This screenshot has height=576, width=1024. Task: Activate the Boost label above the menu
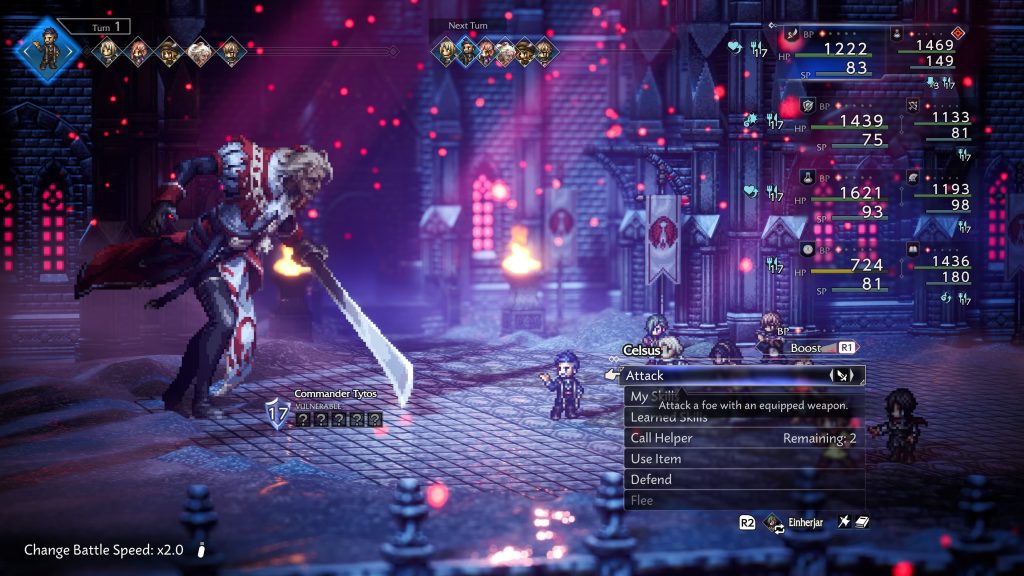point(806,348)
